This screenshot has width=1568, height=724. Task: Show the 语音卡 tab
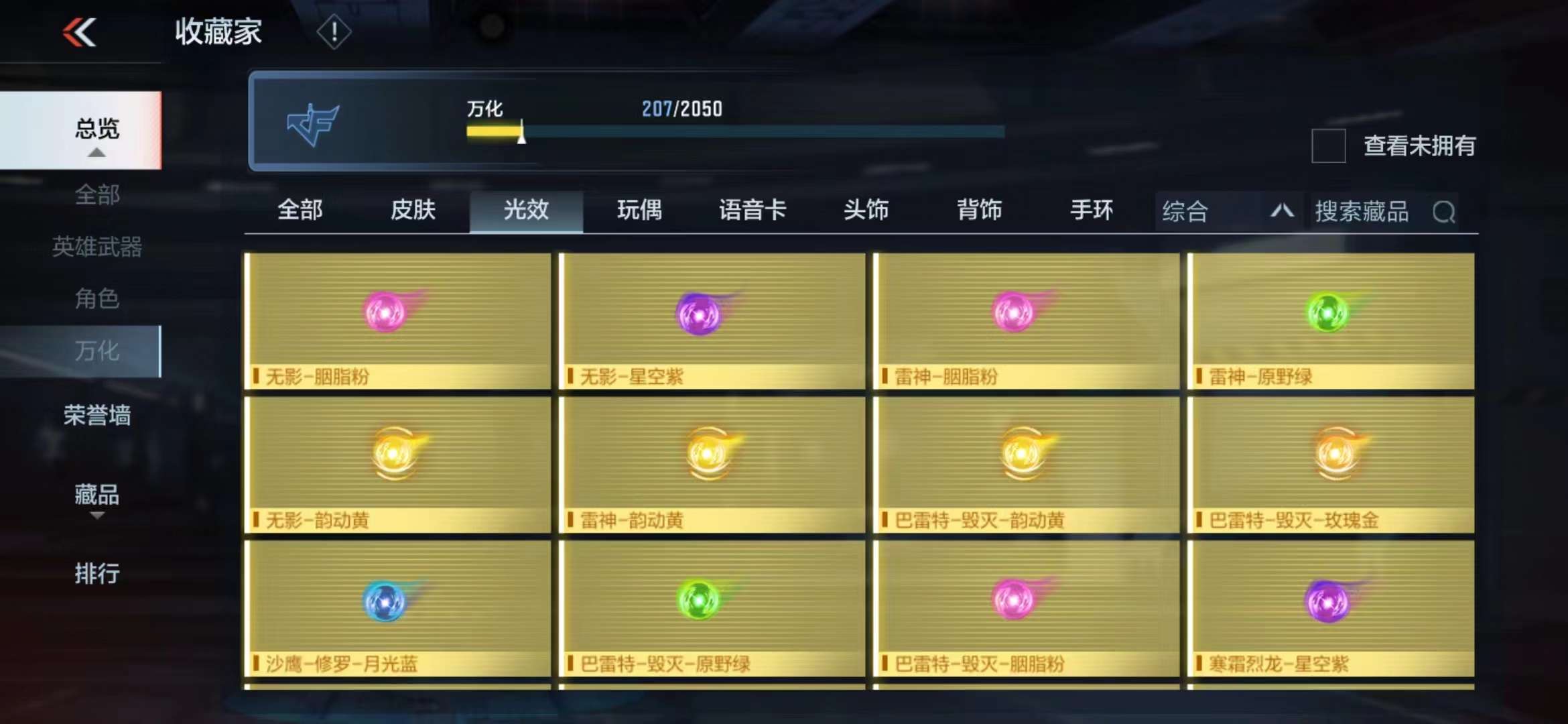point(753,210)
